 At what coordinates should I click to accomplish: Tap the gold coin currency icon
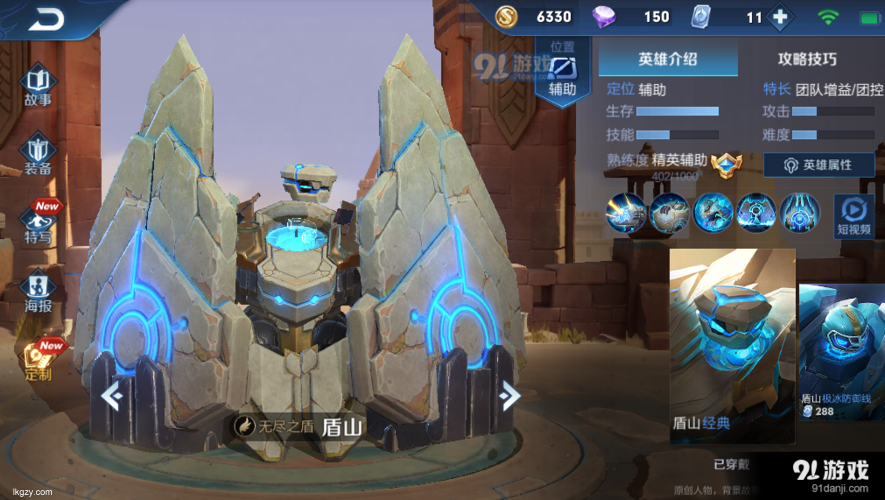pyautogui.click(x=507, y=17)
